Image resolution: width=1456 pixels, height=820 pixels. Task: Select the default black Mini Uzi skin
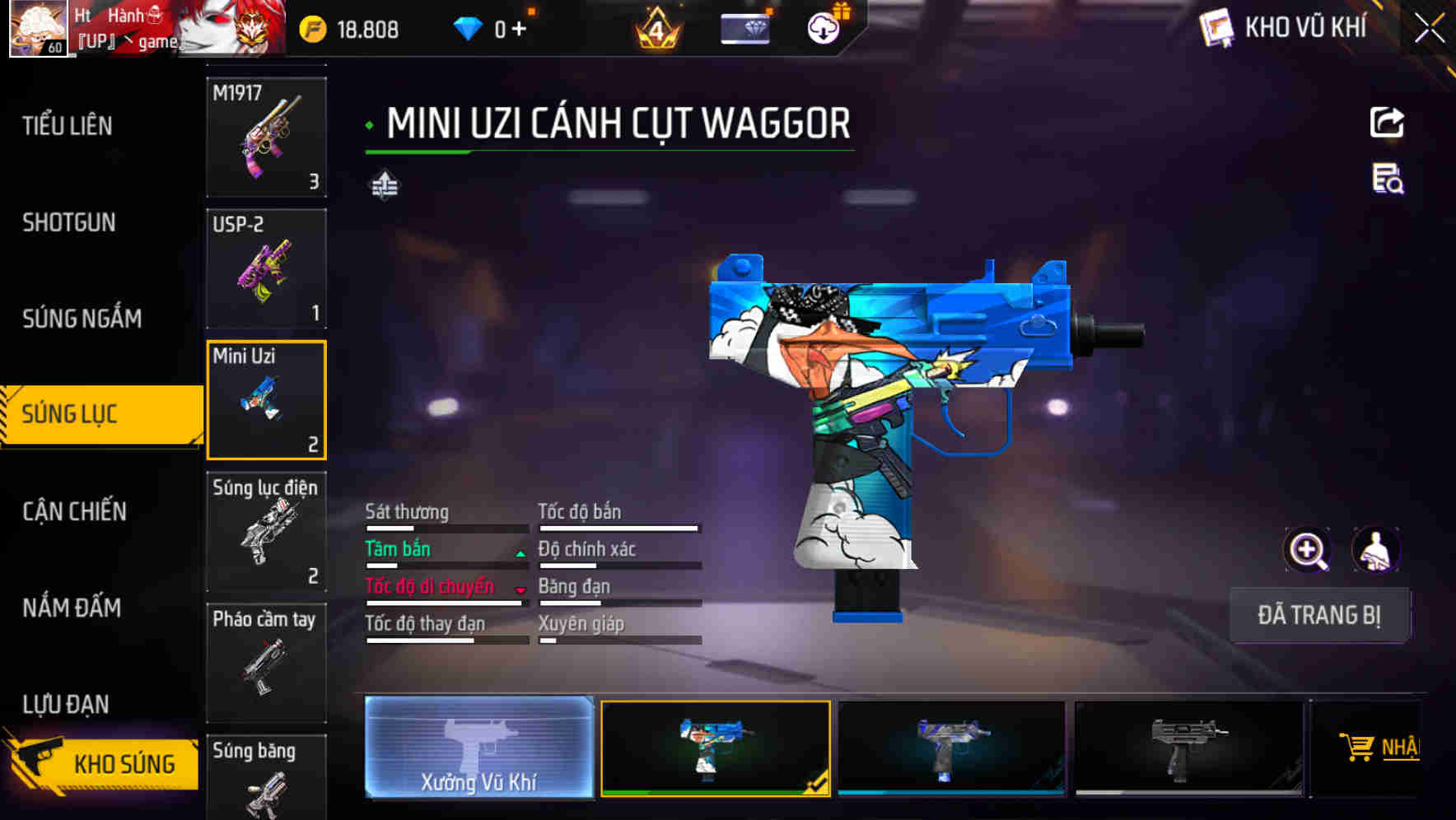pyautogui.click(x=1188, y=748)
